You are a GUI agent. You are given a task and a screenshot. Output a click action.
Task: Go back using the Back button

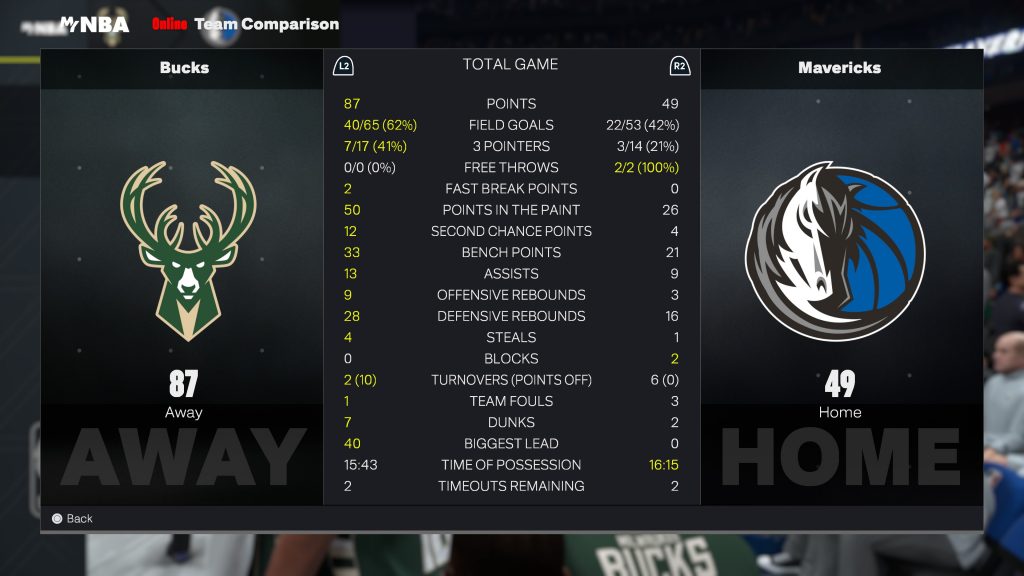pos(72,518)
